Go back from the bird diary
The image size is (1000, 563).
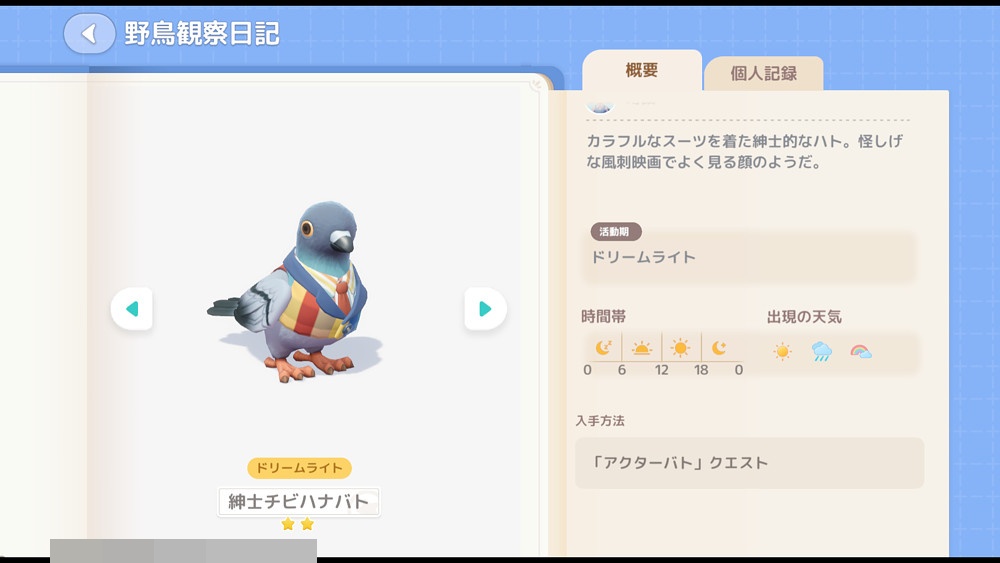(89, 34)
